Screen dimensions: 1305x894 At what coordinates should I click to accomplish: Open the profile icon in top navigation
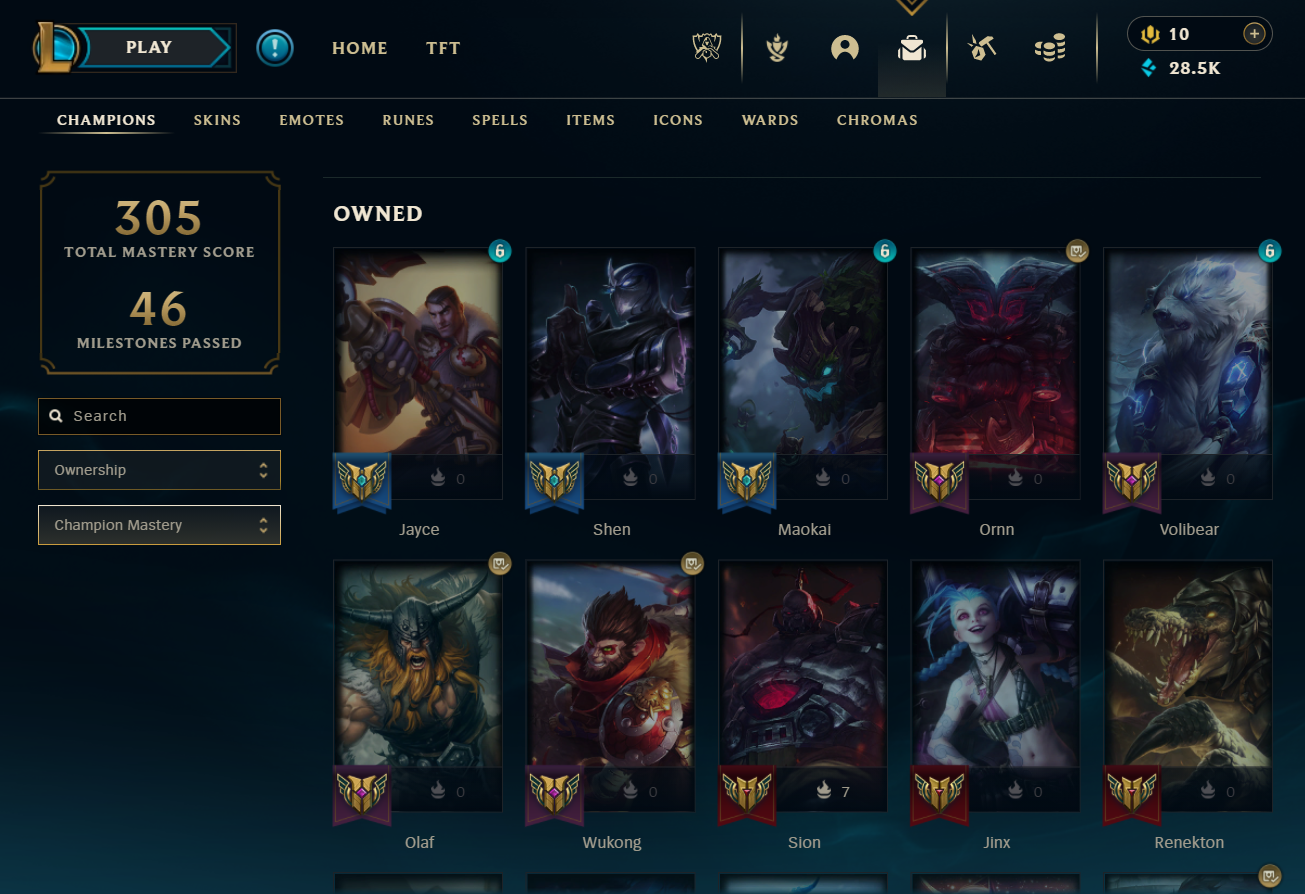[845, 48]
